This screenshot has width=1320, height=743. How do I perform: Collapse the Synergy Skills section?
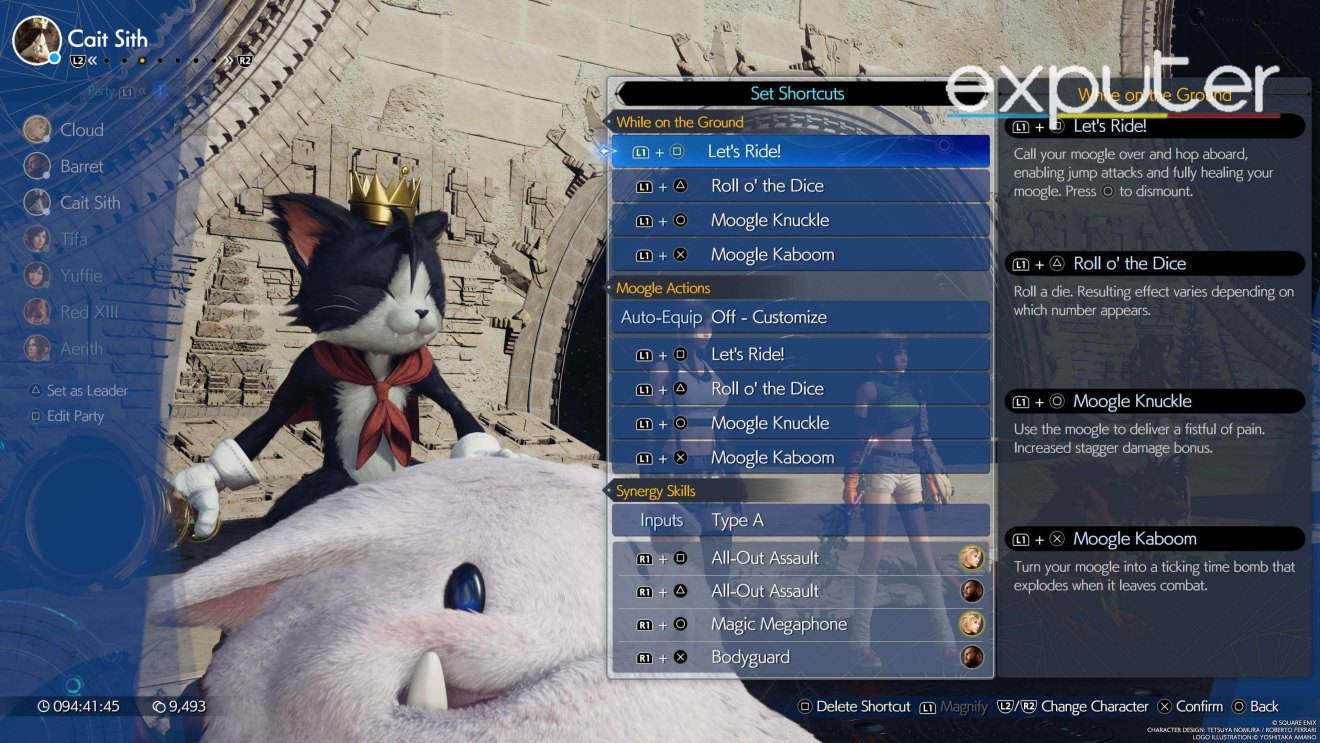point(656,491)
